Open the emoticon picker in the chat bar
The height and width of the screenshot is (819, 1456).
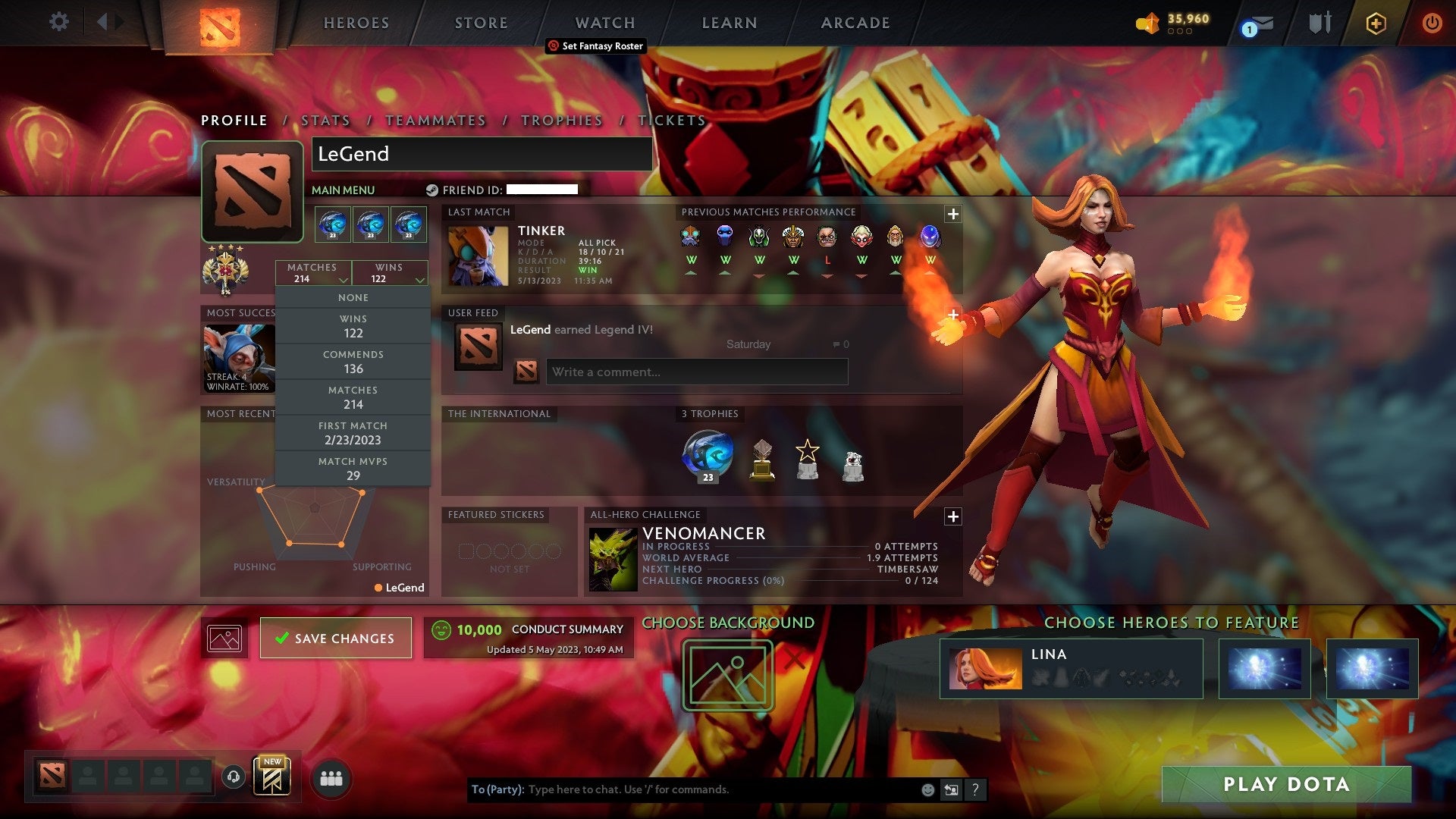[927, 789]
